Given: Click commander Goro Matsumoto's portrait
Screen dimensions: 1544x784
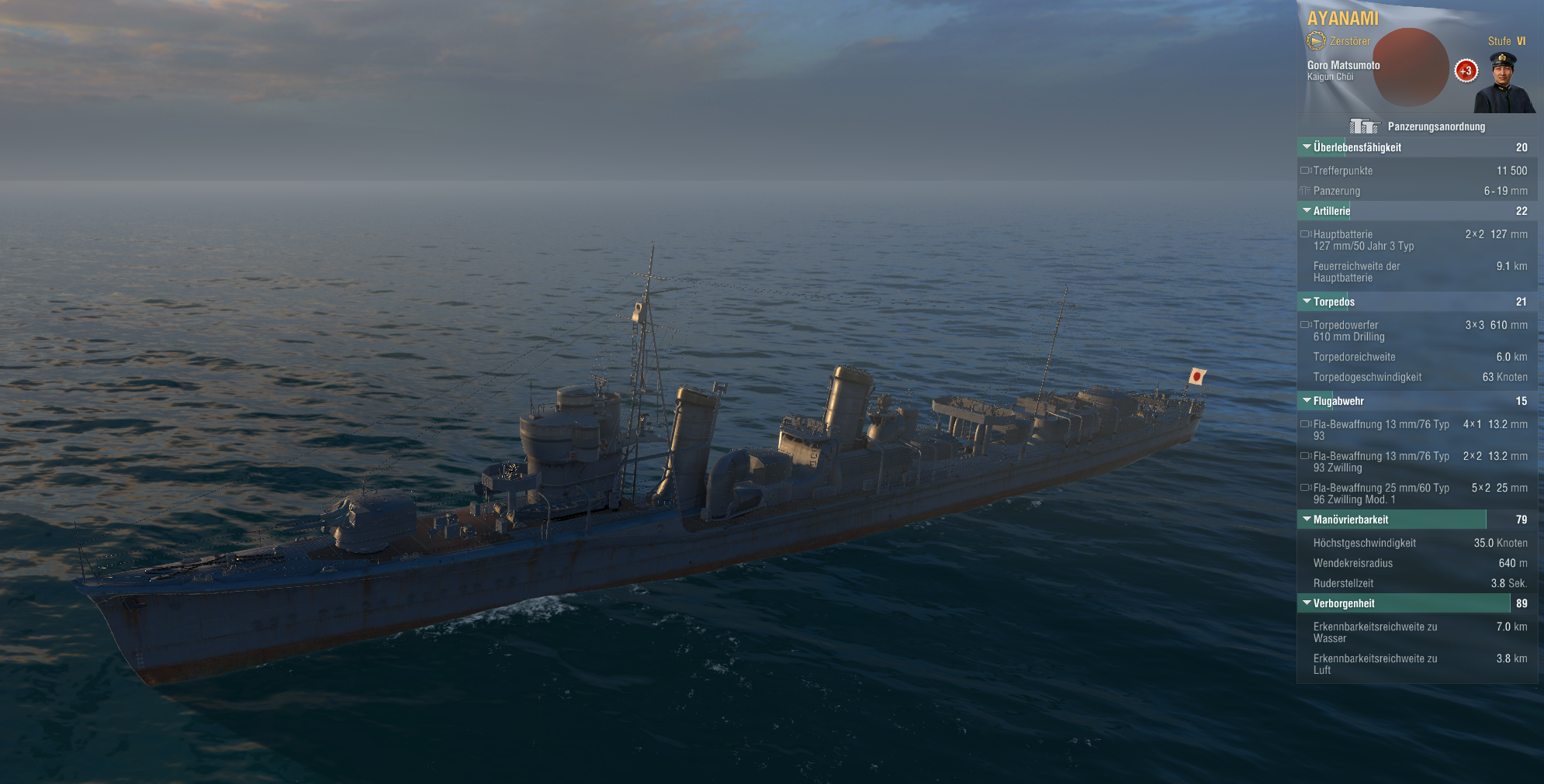Looking at the screenshot, I should (x=1504, y=82).
